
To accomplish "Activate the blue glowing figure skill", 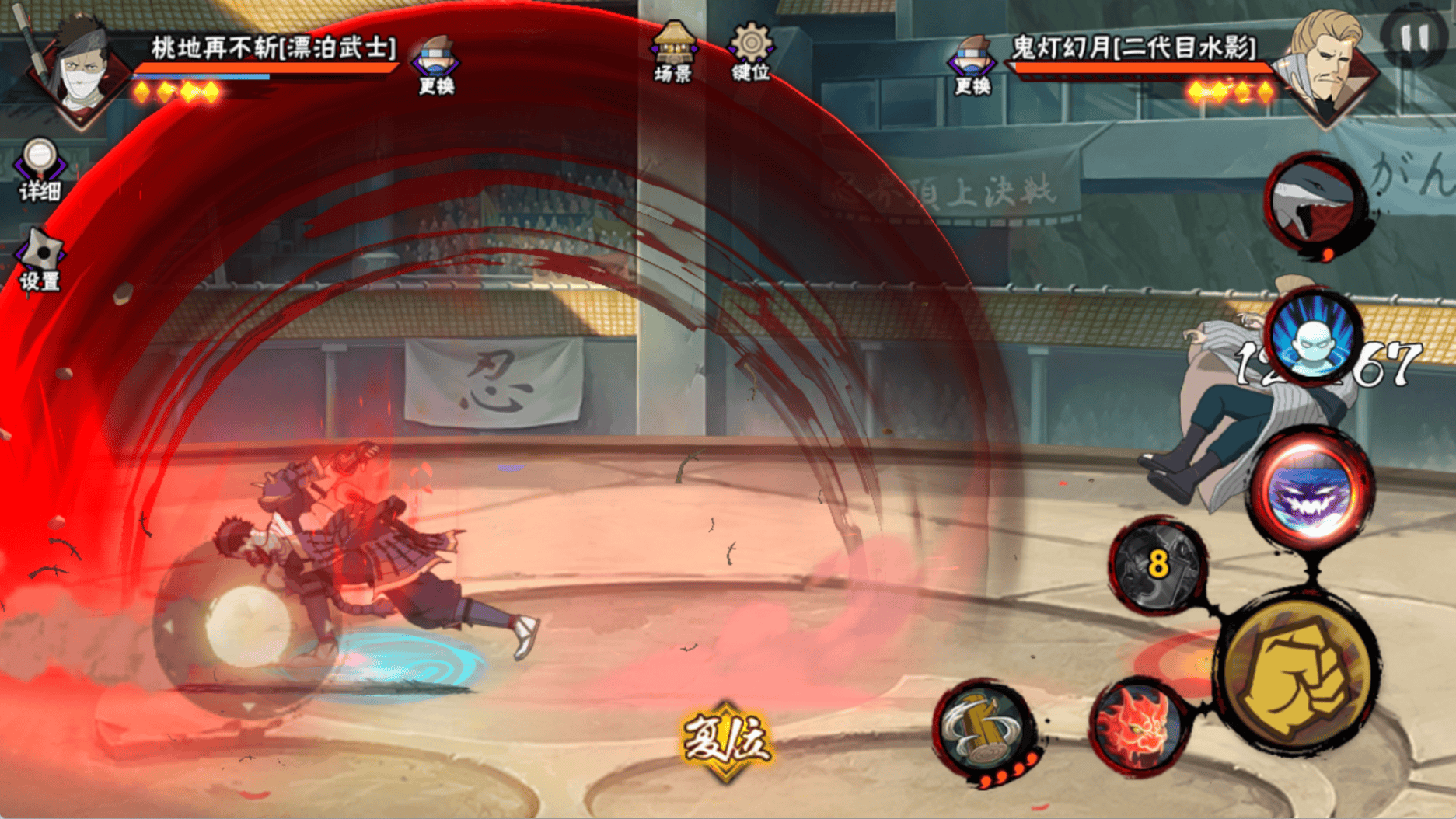I will [x=1313, y=336].
